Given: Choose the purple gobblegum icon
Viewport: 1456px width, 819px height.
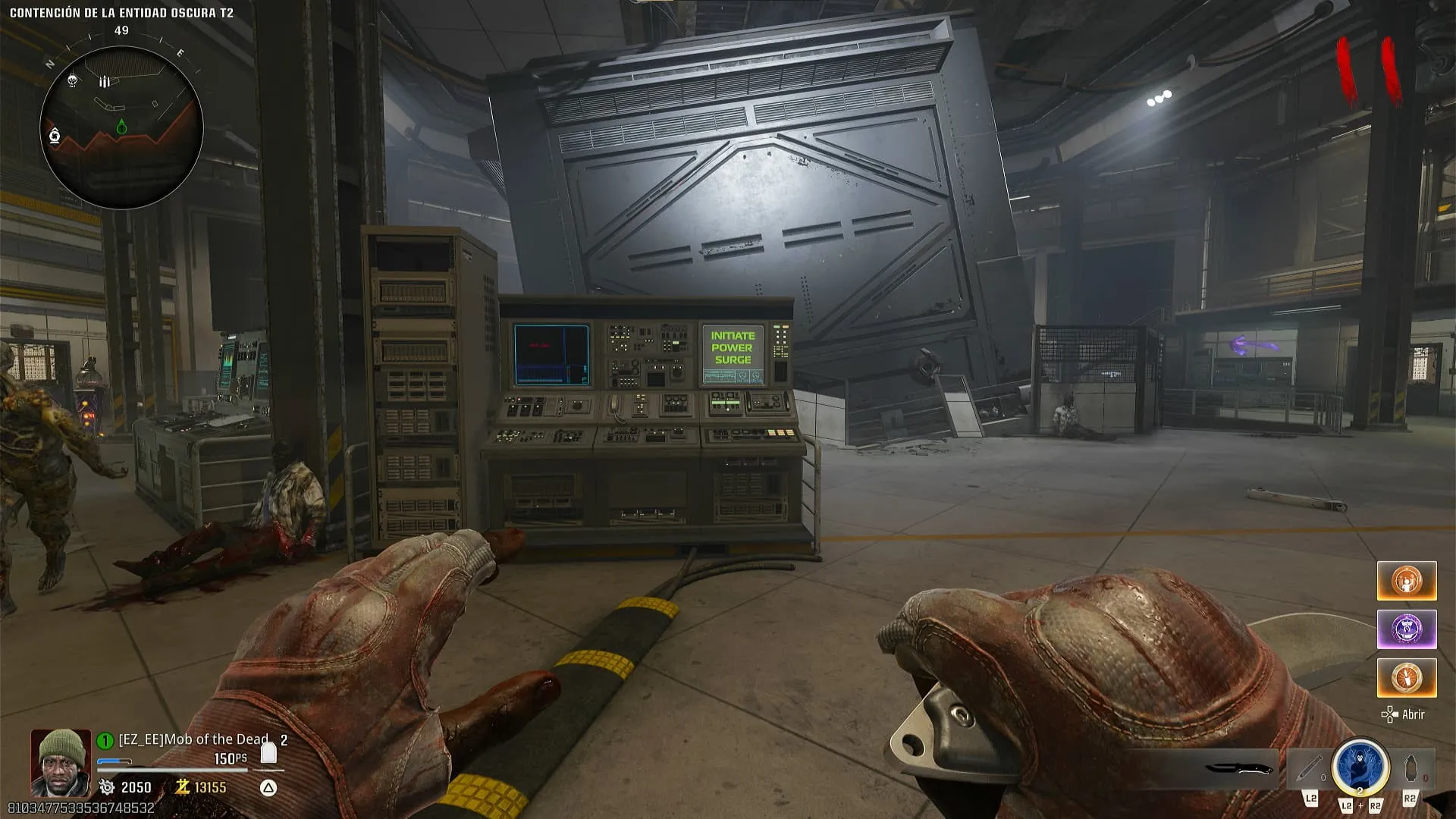Looking at the screenshot, I should point(1407,629).
